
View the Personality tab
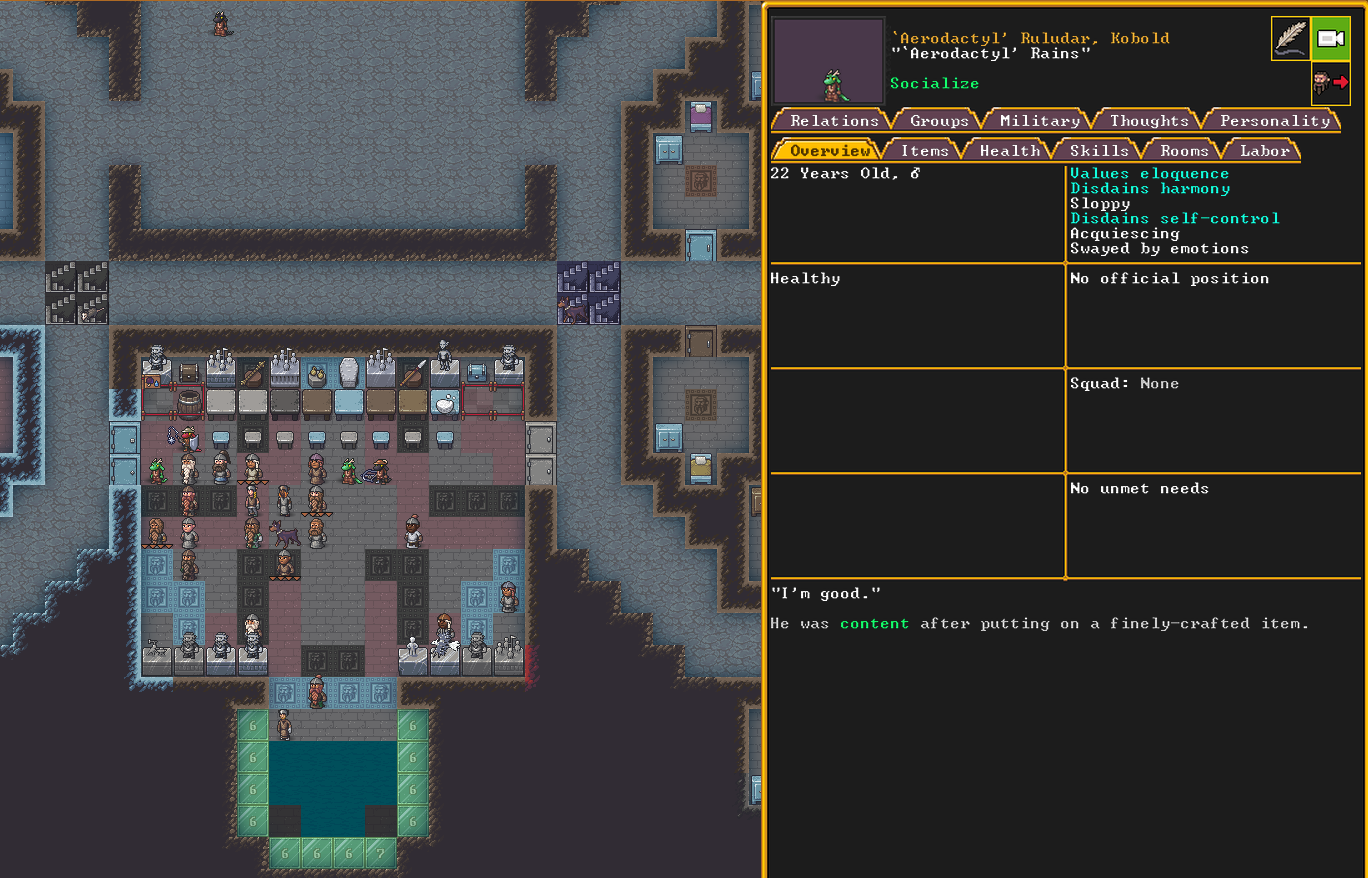pyautogui.click(x=1275, y=120)
